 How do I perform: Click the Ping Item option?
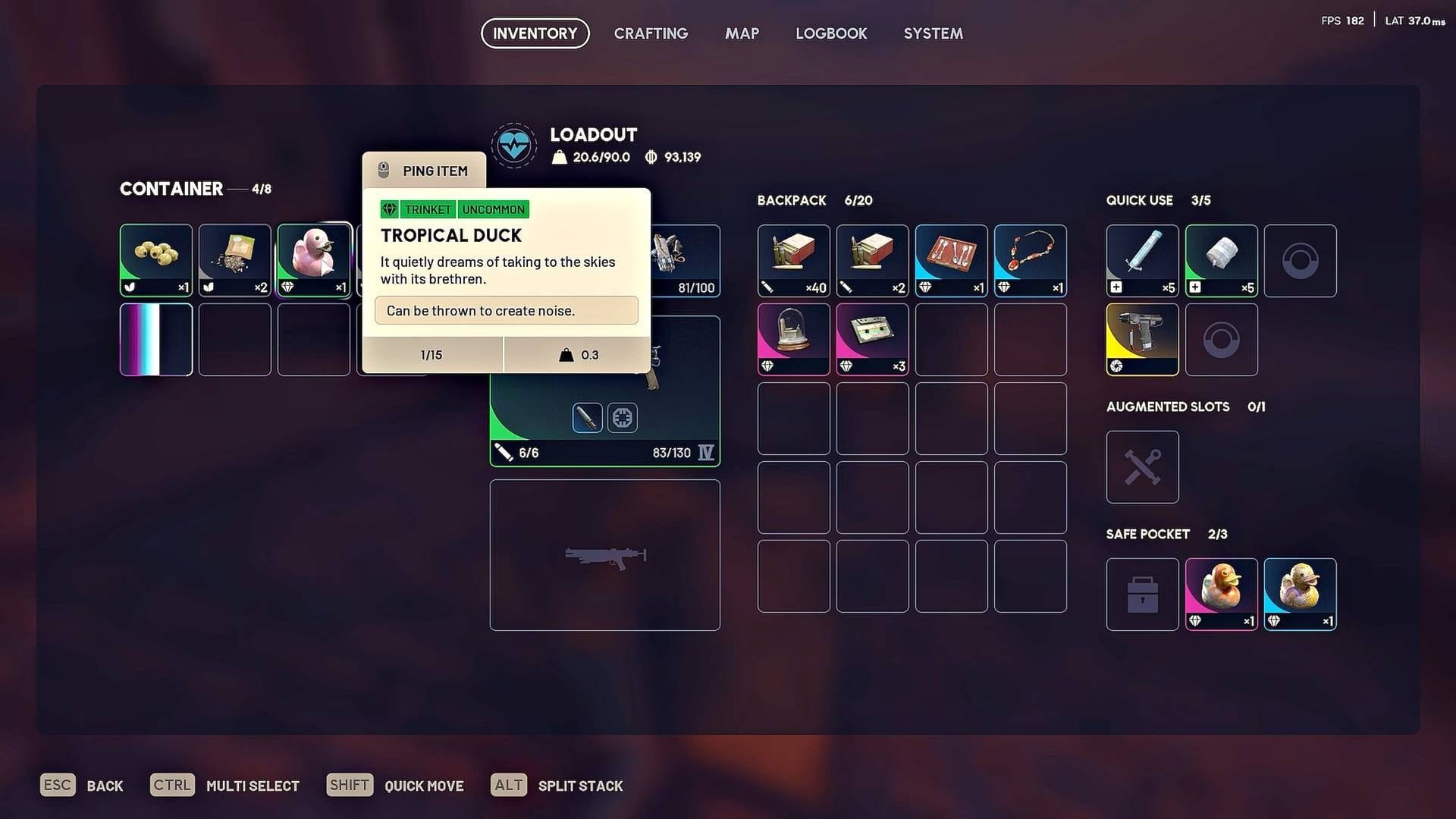pyautogui.click(x=425, y=171)
